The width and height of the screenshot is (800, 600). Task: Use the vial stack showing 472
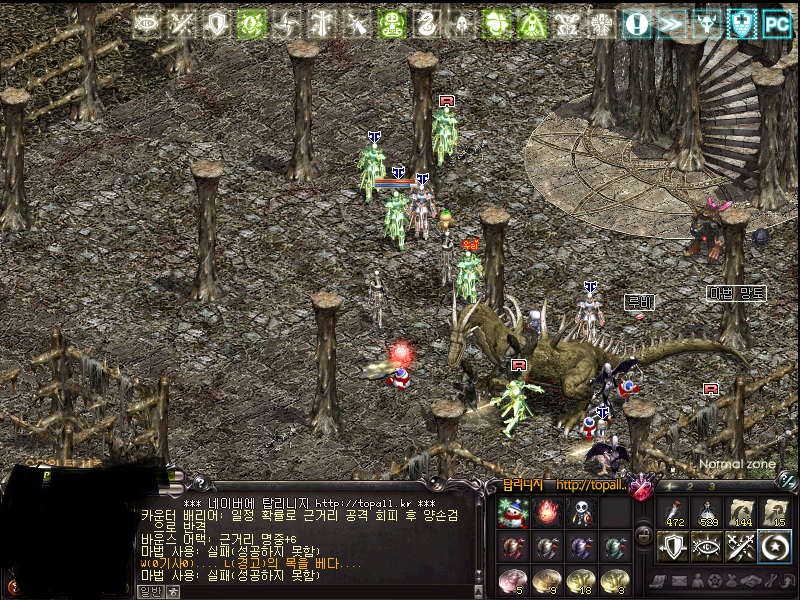click(x=673, y=511)
